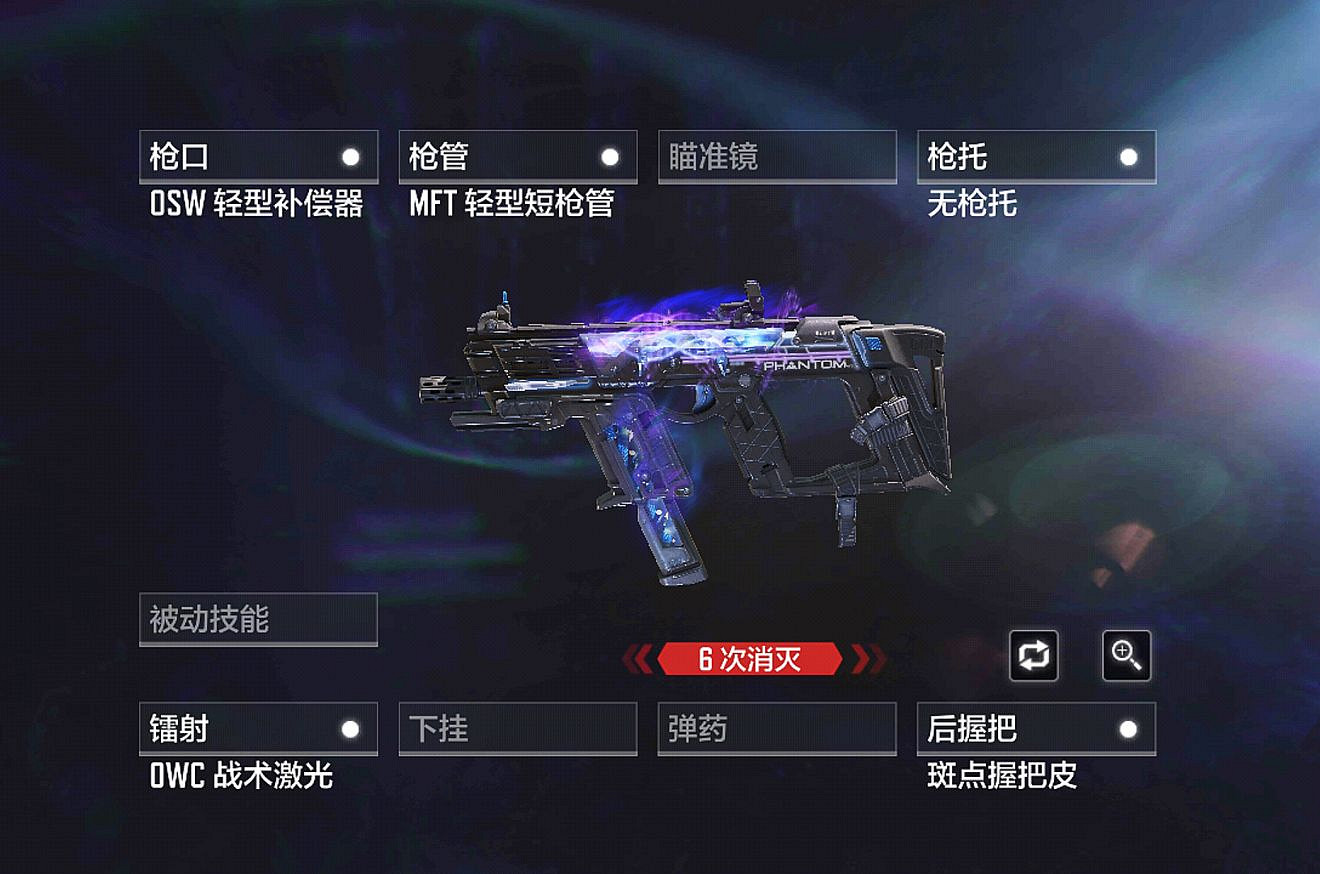This screenshot has width=1320, height=874.
Task: Open the 下挂 underbarrel slot
Action: (x=518, y=729)
